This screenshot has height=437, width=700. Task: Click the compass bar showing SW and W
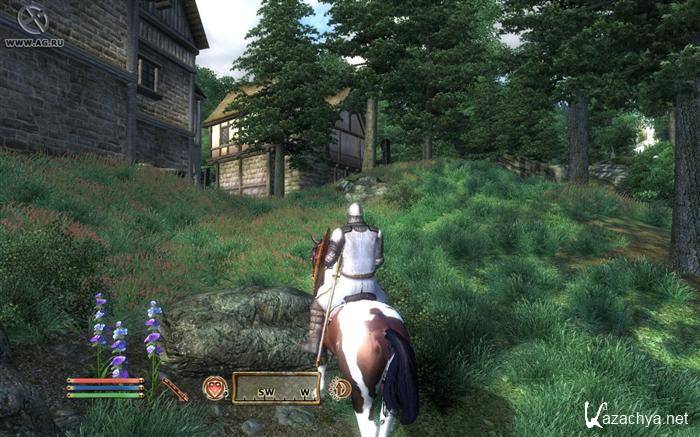pos(277,387)
